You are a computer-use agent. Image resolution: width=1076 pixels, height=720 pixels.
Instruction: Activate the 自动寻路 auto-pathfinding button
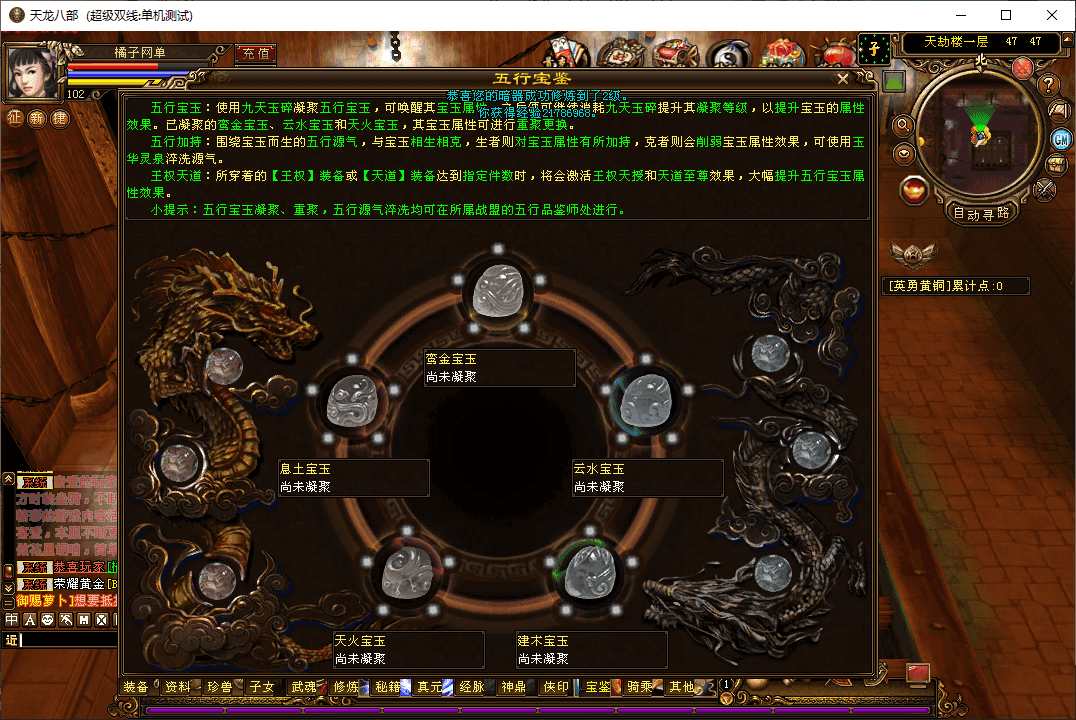pos(980,213)
